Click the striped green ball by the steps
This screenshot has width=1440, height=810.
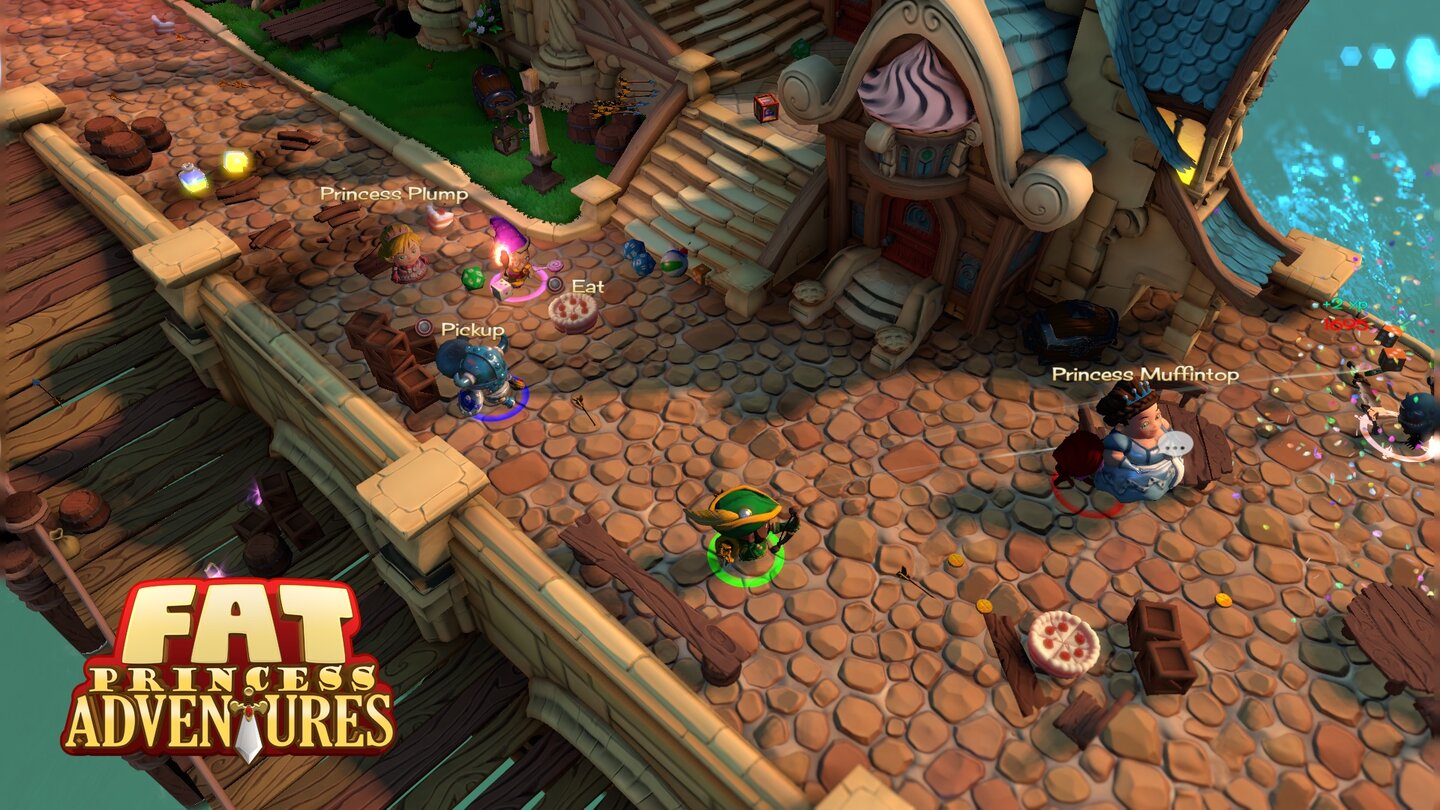[674, 263]
